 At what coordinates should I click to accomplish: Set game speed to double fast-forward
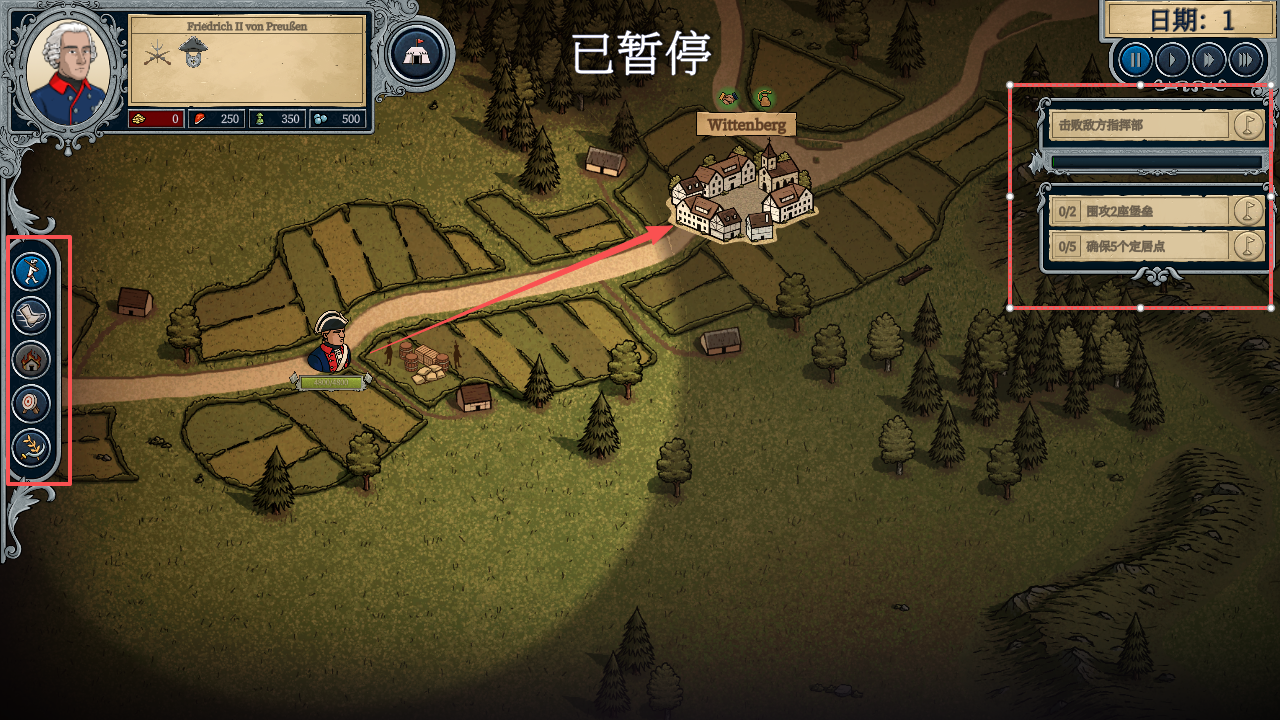coord(1208,60)
